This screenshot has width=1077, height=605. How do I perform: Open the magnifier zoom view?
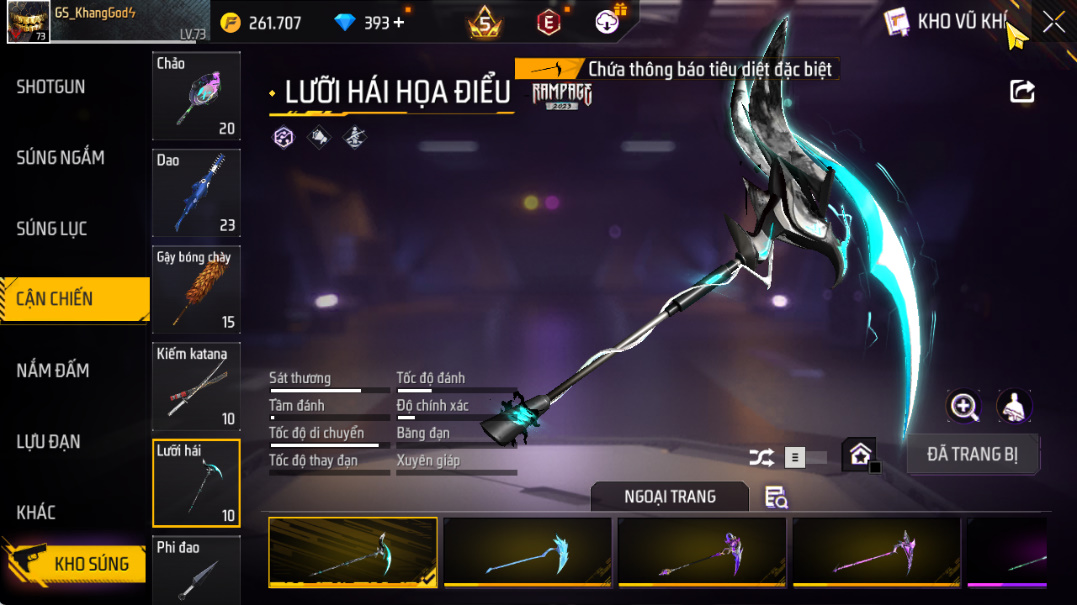[x=964, y=406]
